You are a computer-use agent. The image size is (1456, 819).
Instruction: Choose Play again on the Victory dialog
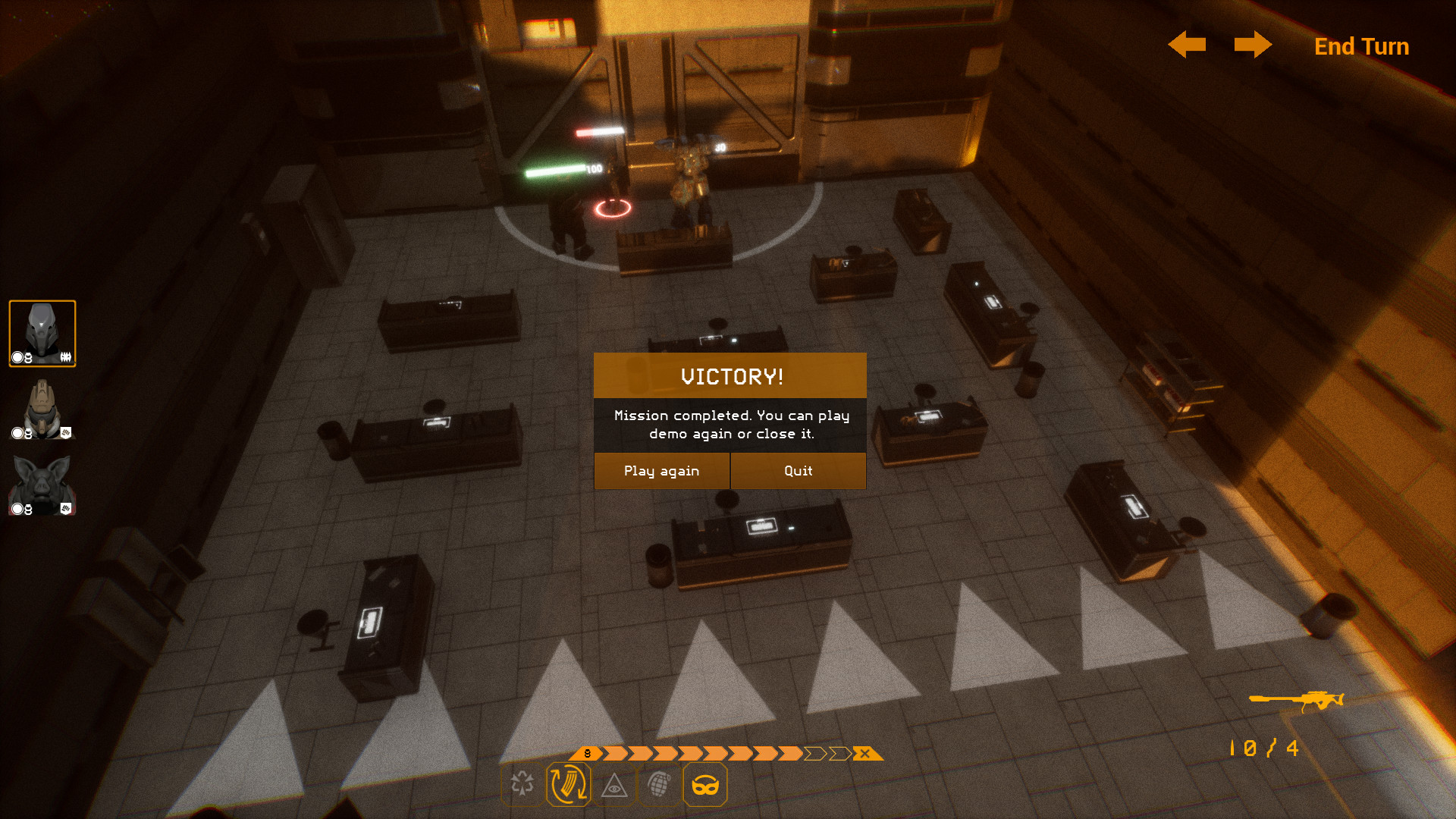click(661, 471)
